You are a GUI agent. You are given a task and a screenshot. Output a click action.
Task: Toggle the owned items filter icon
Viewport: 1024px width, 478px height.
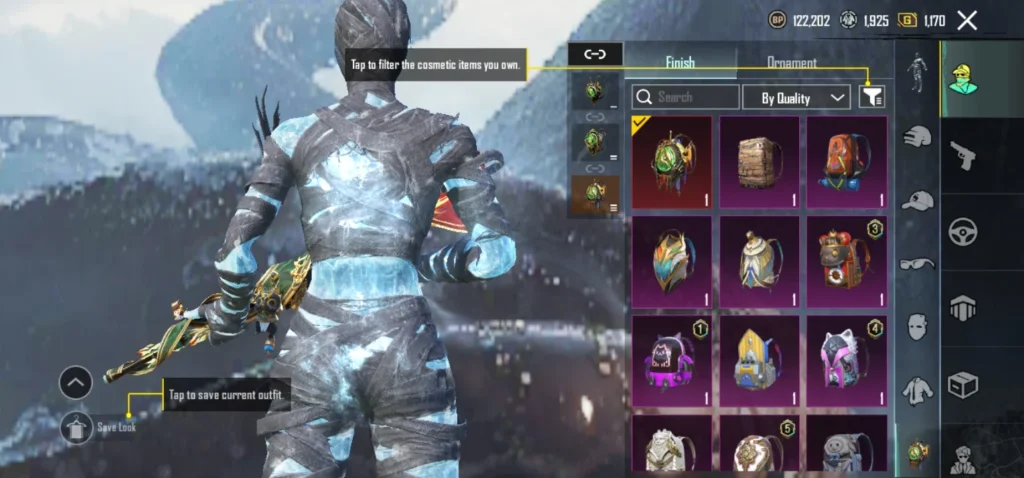[x=872, y=96]
